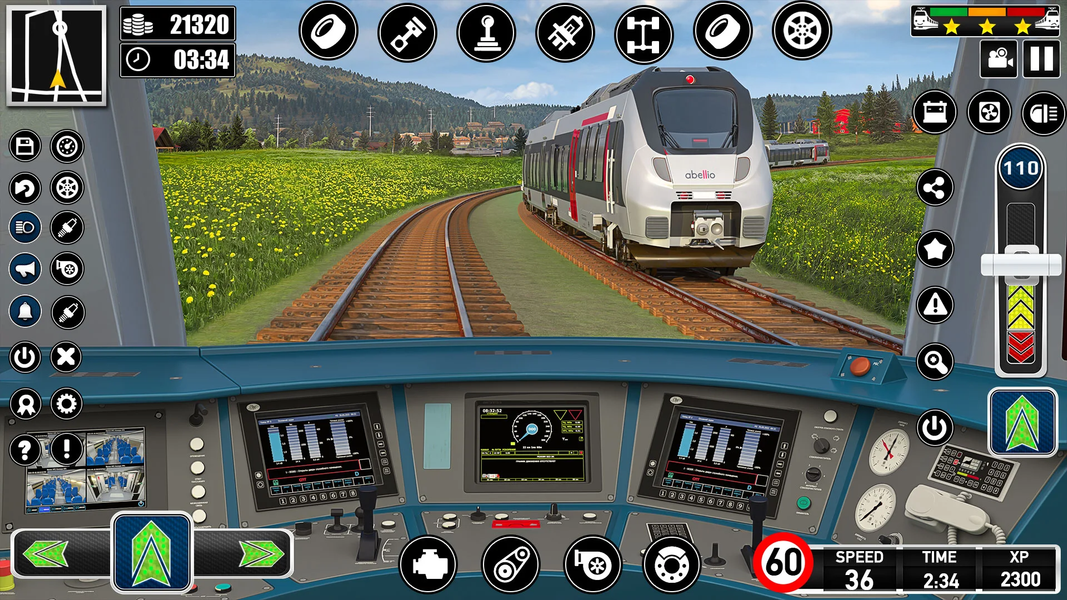
Task: Ring the train bell
Action: click(x=25, y=311)
